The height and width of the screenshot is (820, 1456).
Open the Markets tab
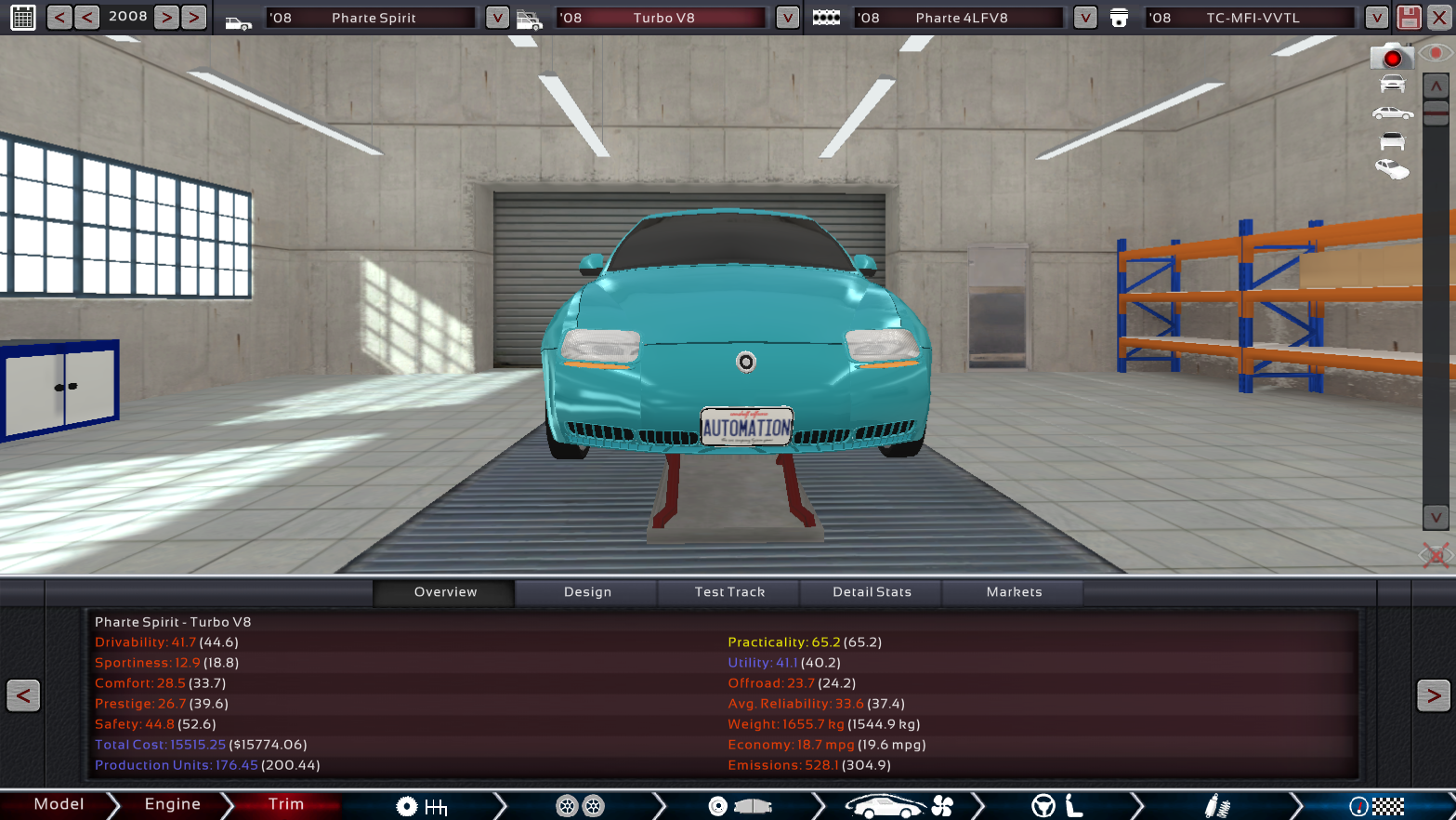click(x=1014, y=592)
